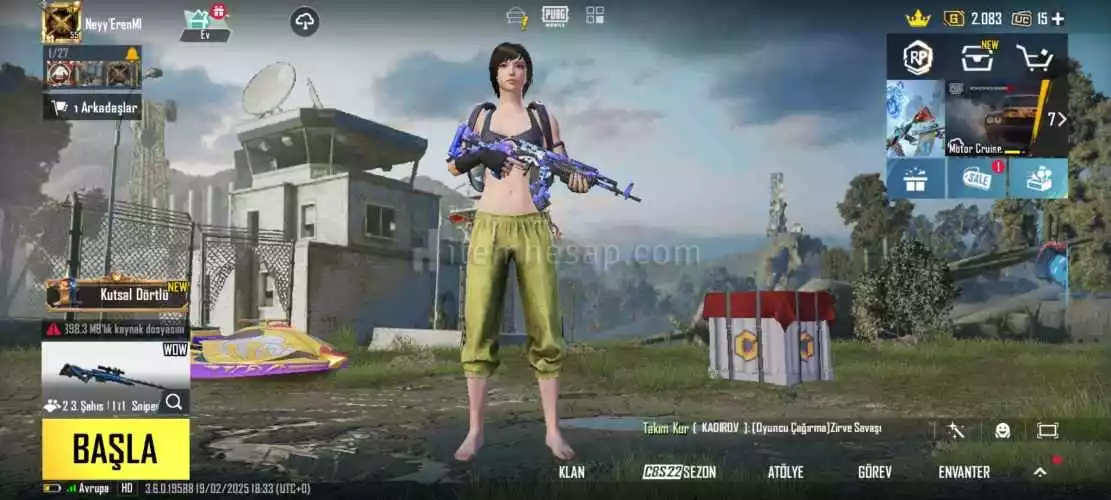Image resolution: width=1111 pixels, height=500 pixels.
Task: Click the cloud download icon
Action: [x=305, y=20]
